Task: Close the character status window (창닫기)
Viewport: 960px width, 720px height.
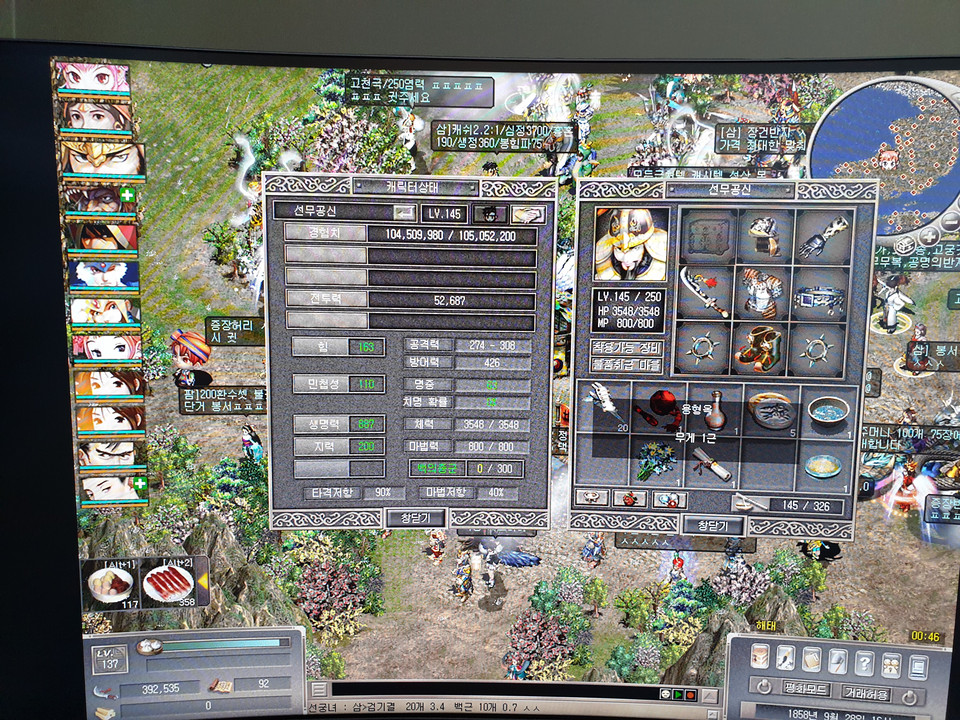Action: [415, 517]
